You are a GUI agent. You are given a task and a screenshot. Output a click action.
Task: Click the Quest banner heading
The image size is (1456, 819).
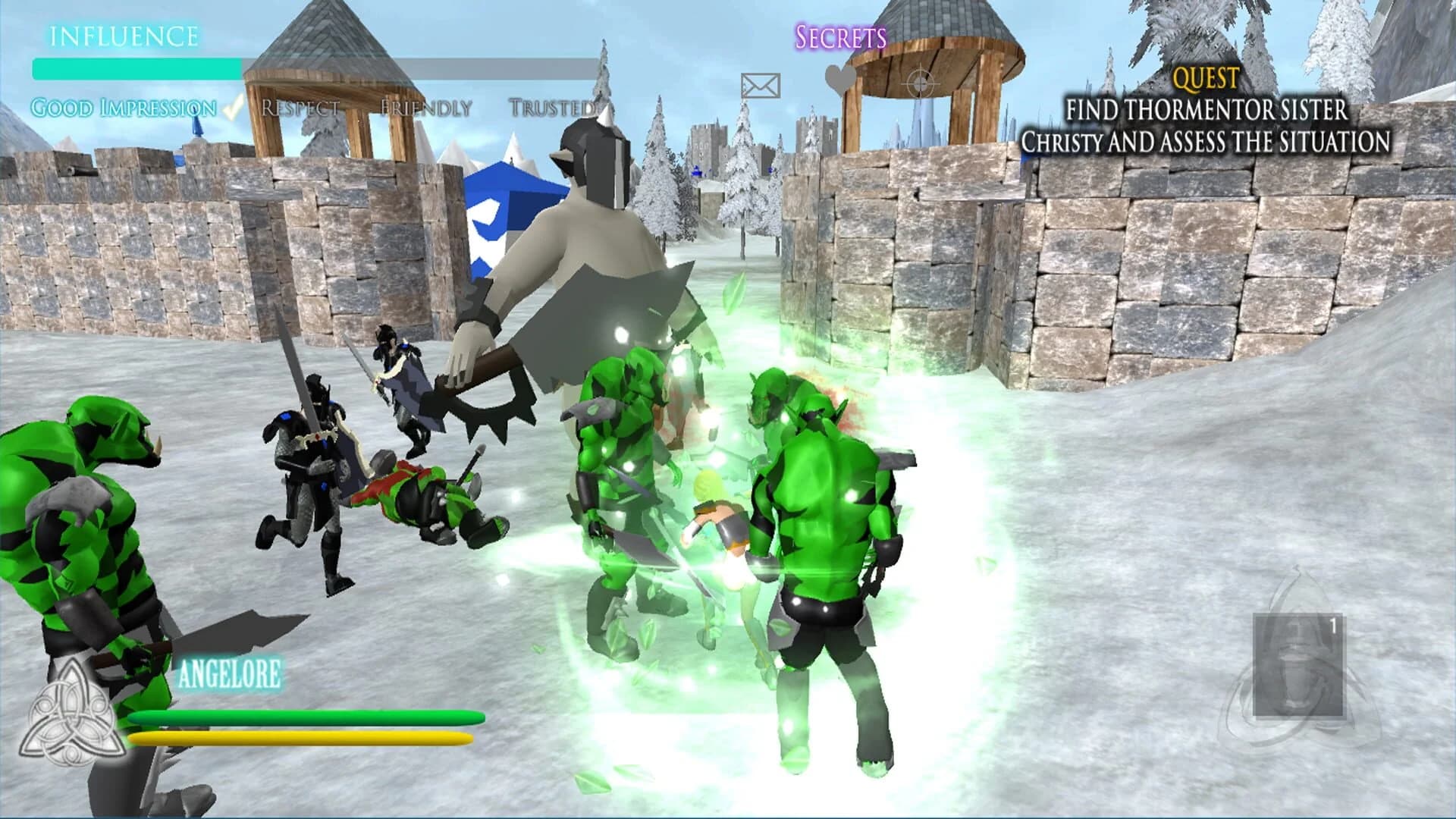tap(1206, 77)
